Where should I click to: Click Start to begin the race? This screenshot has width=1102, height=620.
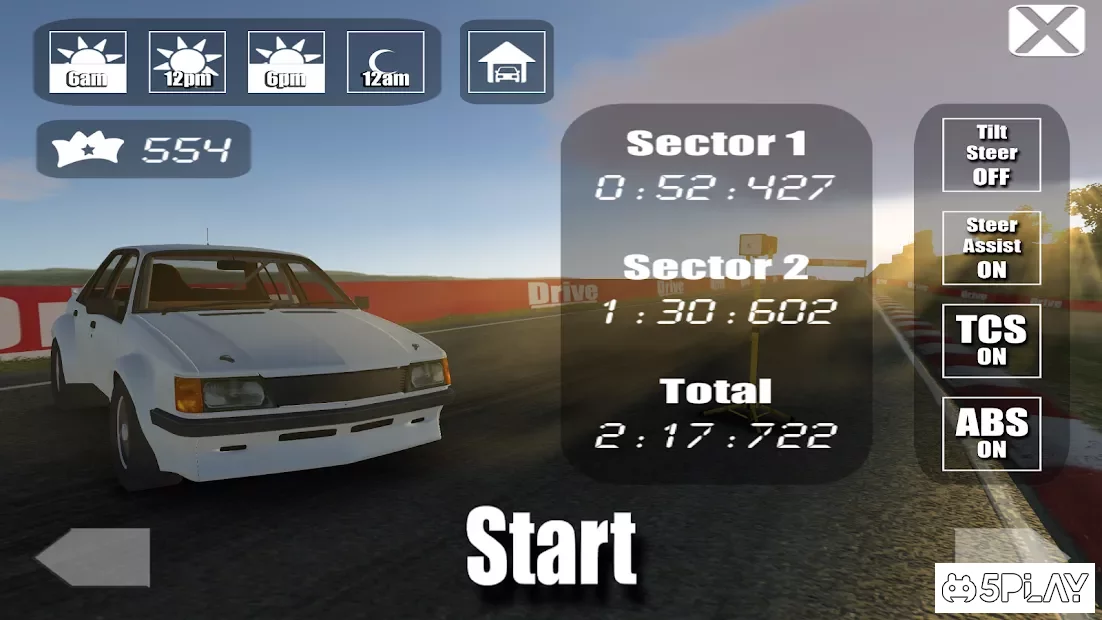point(551,546)
